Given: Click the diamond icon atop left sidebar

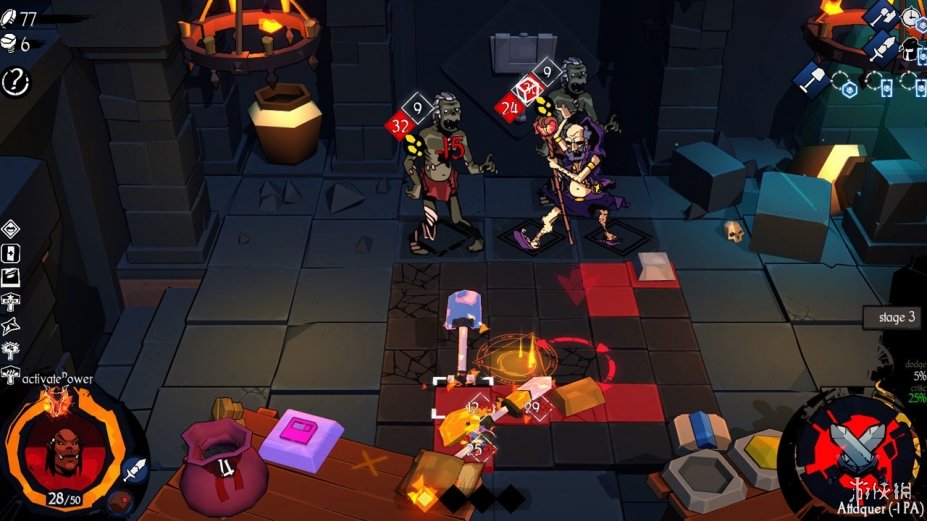Looking at the screenshot, I should [11, 228].
